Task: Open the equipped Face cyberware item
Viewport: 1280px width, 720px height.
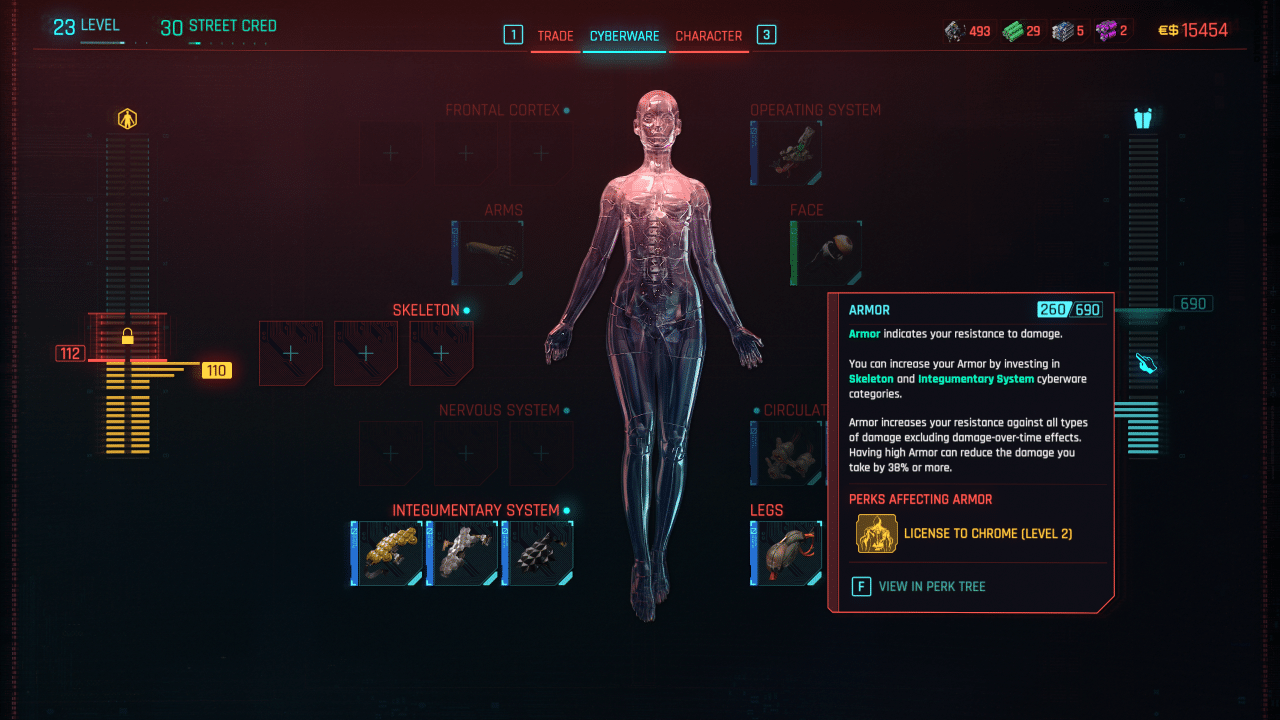Action: click(829, 252)
